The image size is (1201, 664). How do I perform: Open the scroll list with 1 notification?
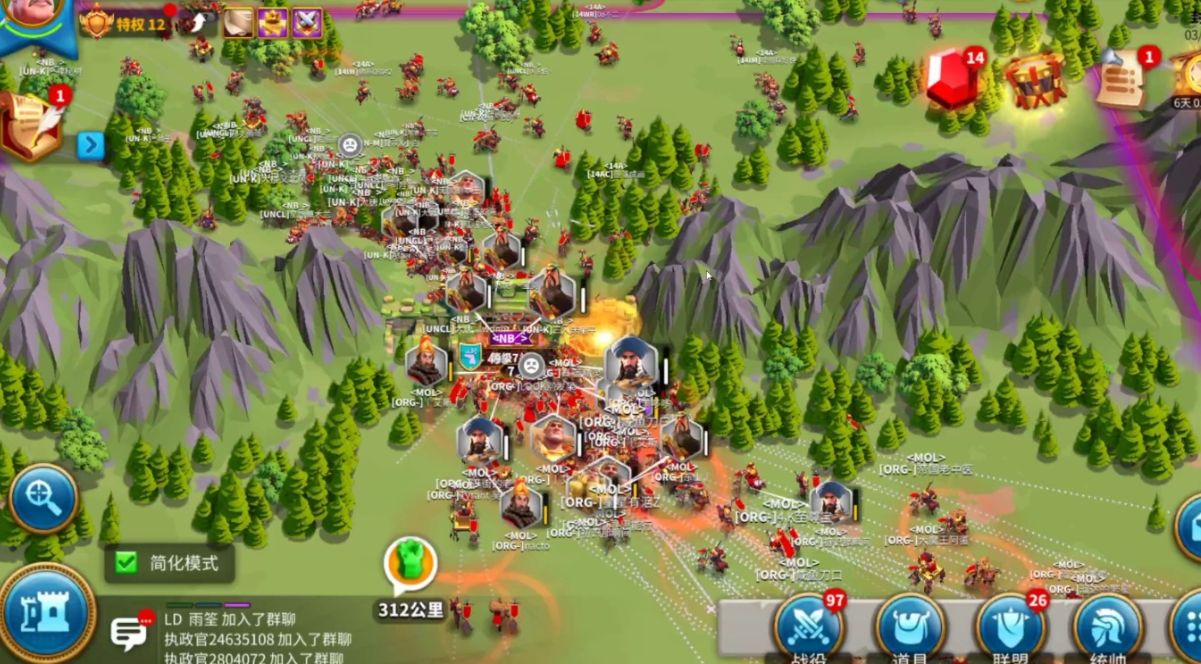(1123, 79)
